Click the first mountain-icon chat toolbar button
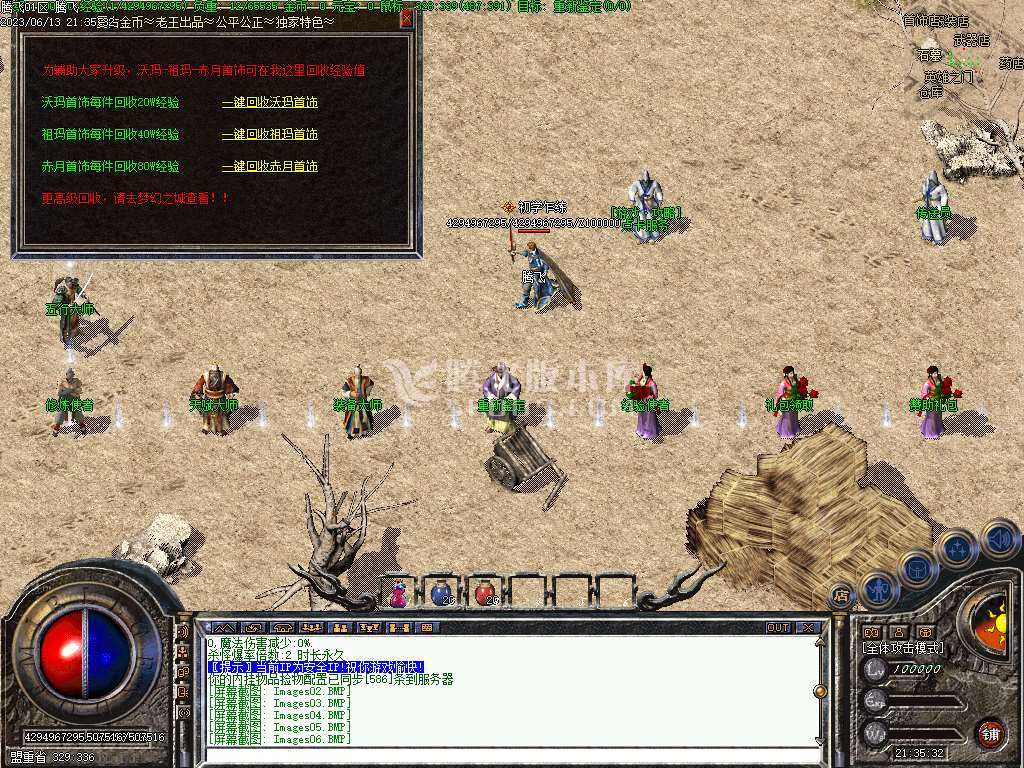The image size is (1024, 768). point(224,628)
